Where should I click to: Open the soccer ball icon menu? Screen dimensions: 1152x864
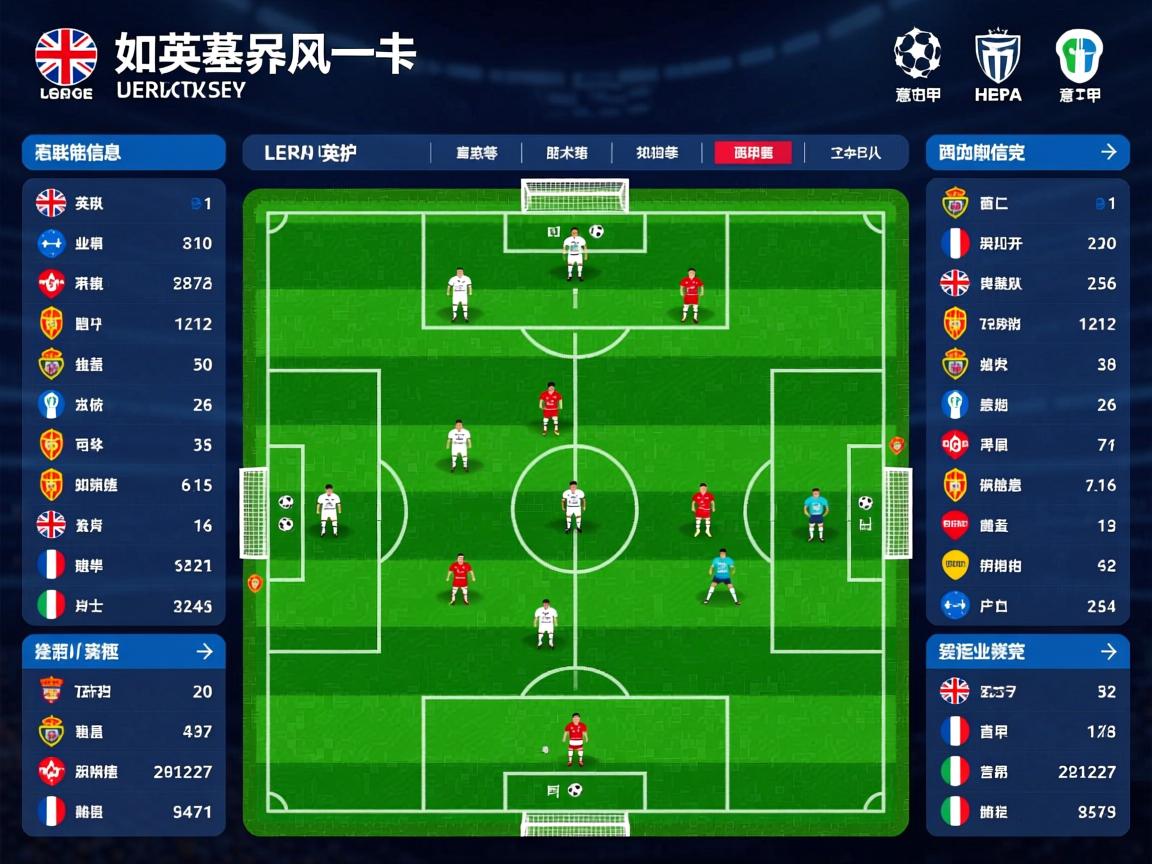coord(917,54)
